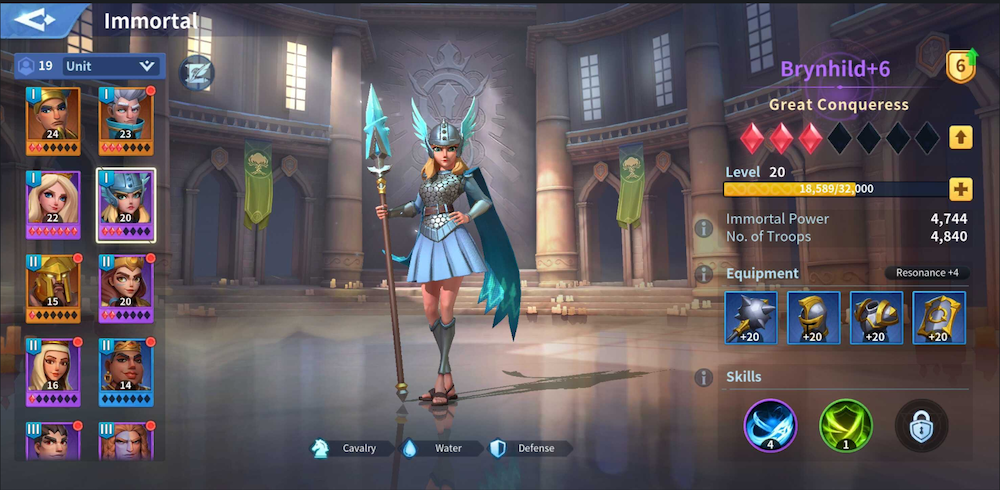Open the chest armor equipment slot
1000x490 pixels.
877,317
